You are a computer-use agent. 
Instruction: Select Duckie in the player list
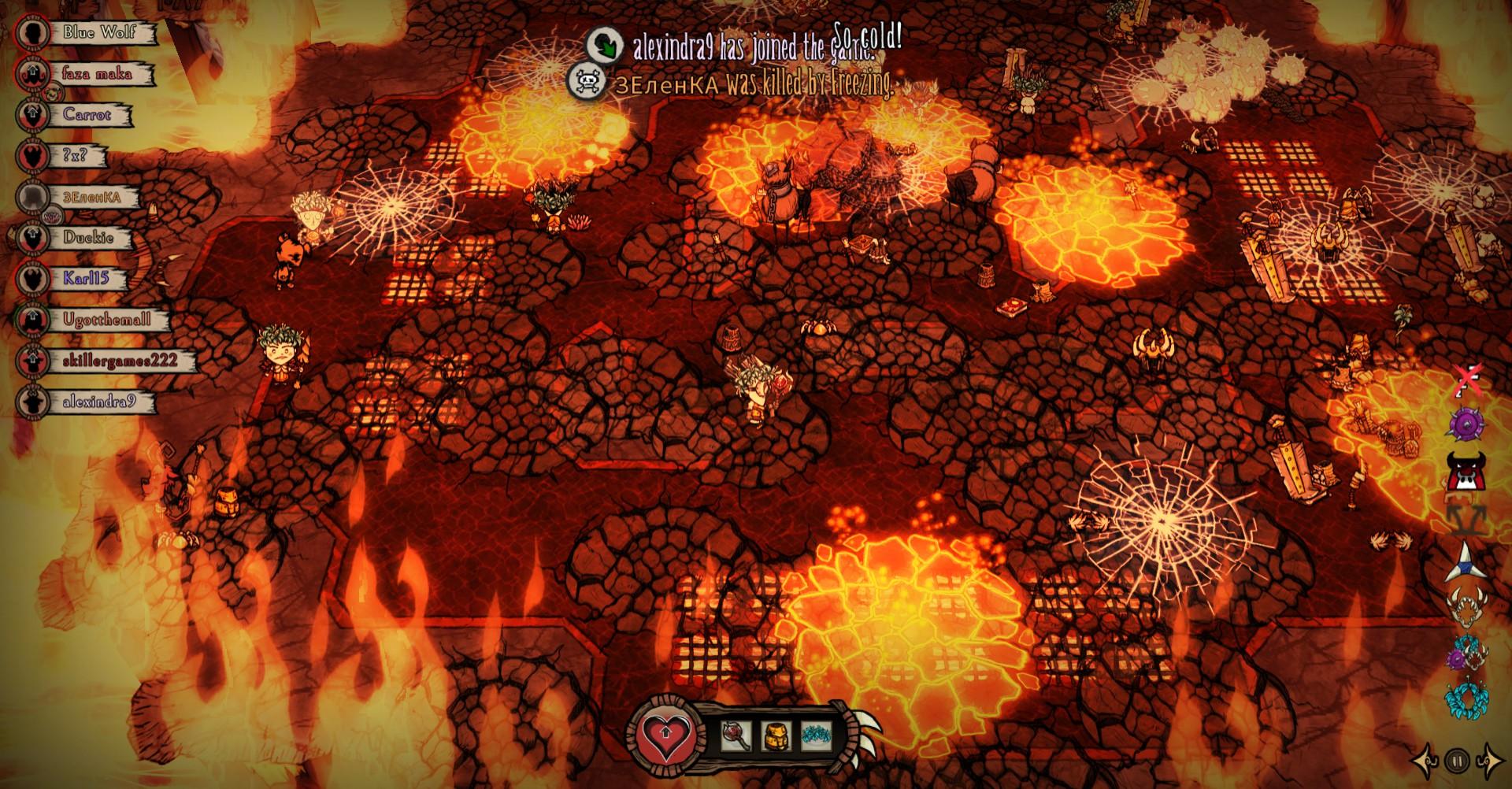88,238
